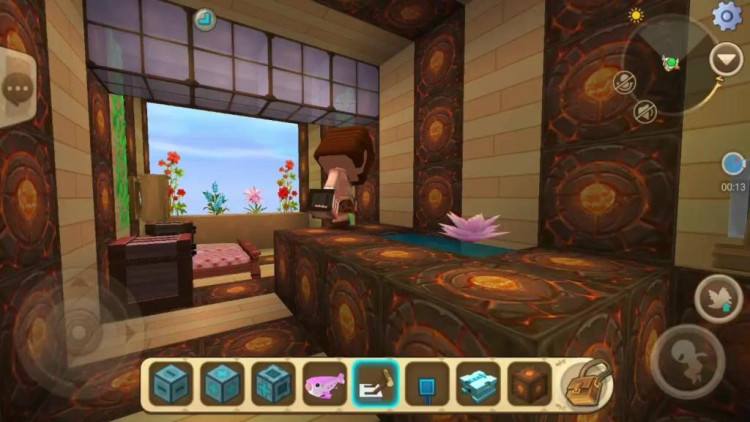Tap the jump button
This screenshot has width=750, height=422.
click(688, 361)
